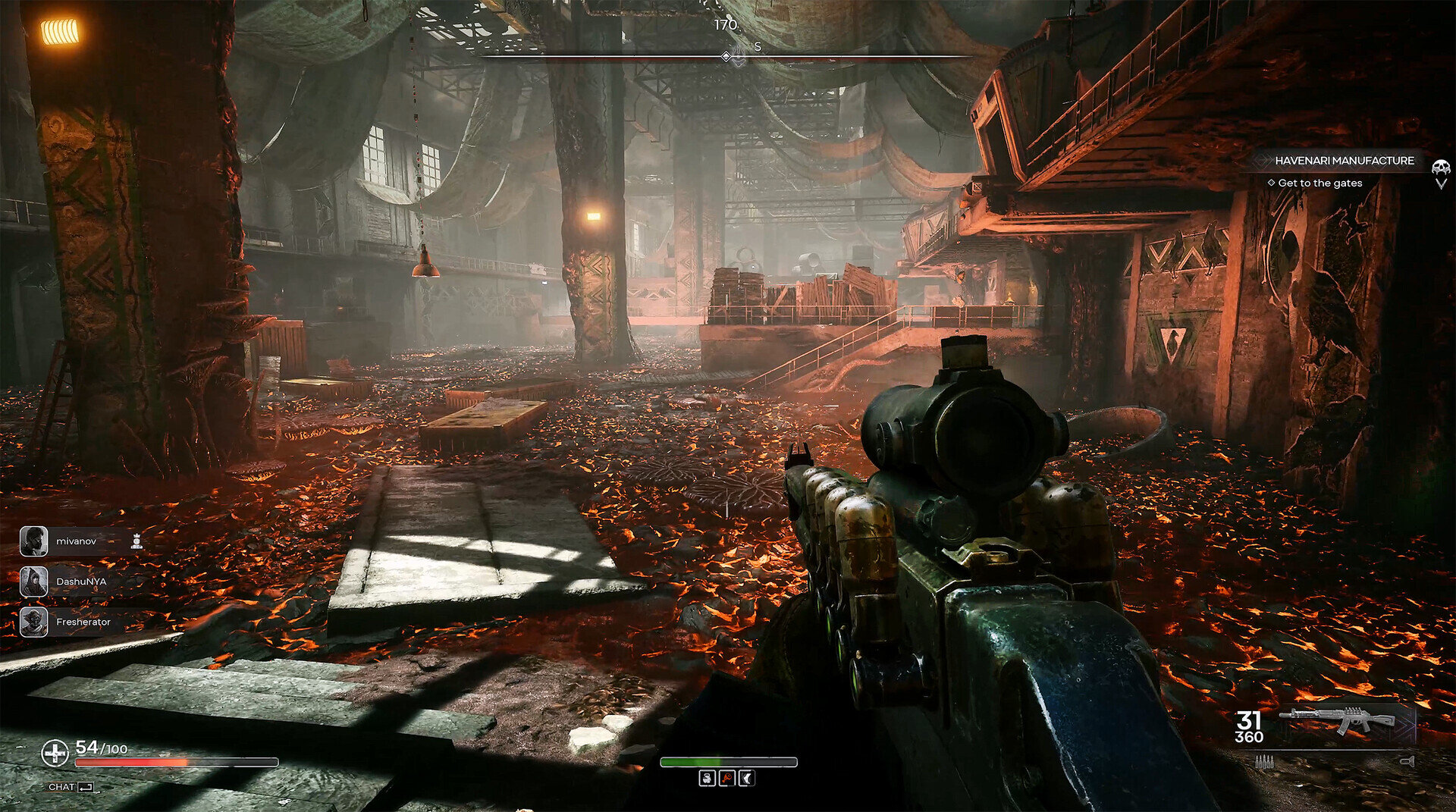Select DashuNYA's squad entry
This screenshot has width=1456, height=812.
click(x=80, y=582)
